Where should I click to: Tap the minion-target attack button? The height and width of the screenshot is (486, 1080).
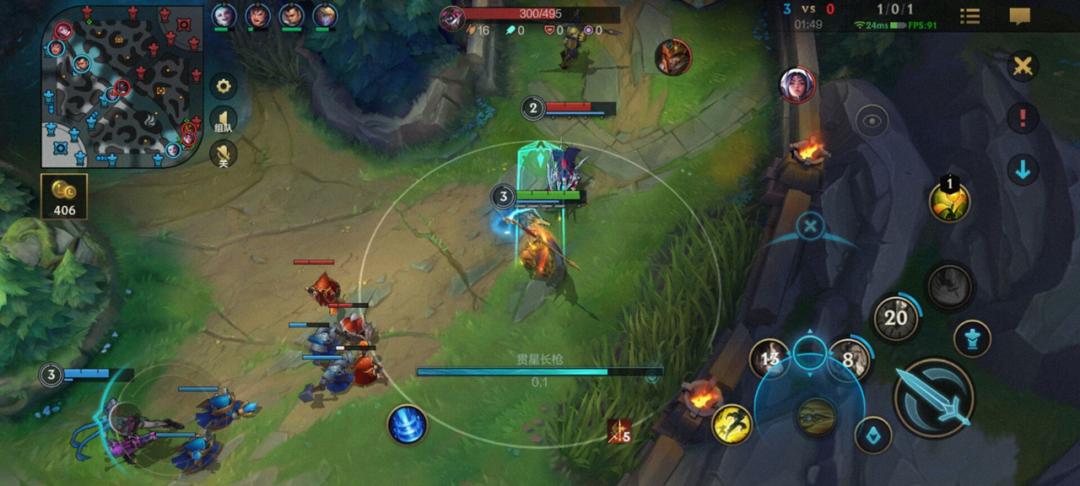[x=874, y=435]
